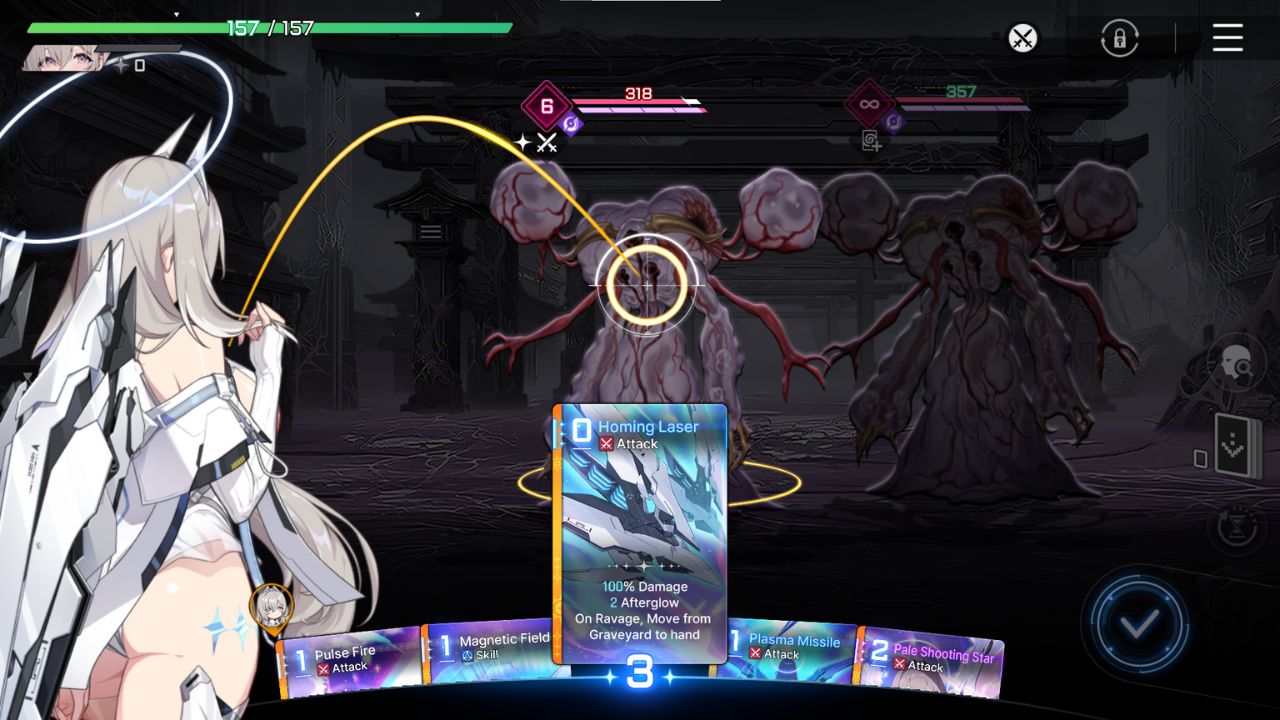The height and width of the screenshot is (720, 1280).
Task: Open the crossed swords battle info icon
Action: pos(1022,39)
